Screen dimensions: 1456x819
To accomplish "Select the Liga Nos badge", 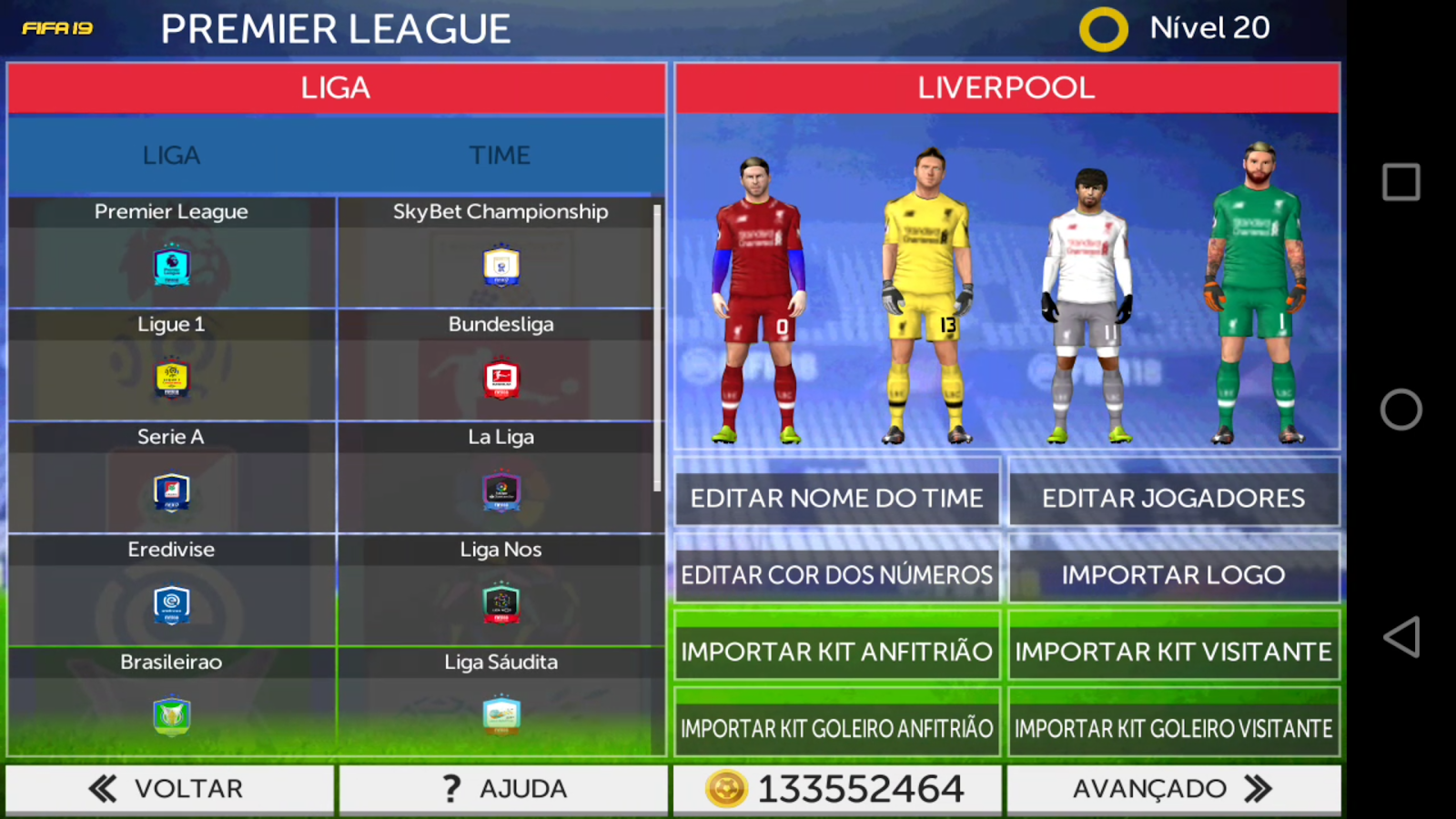I will click(x=500, y=604).
